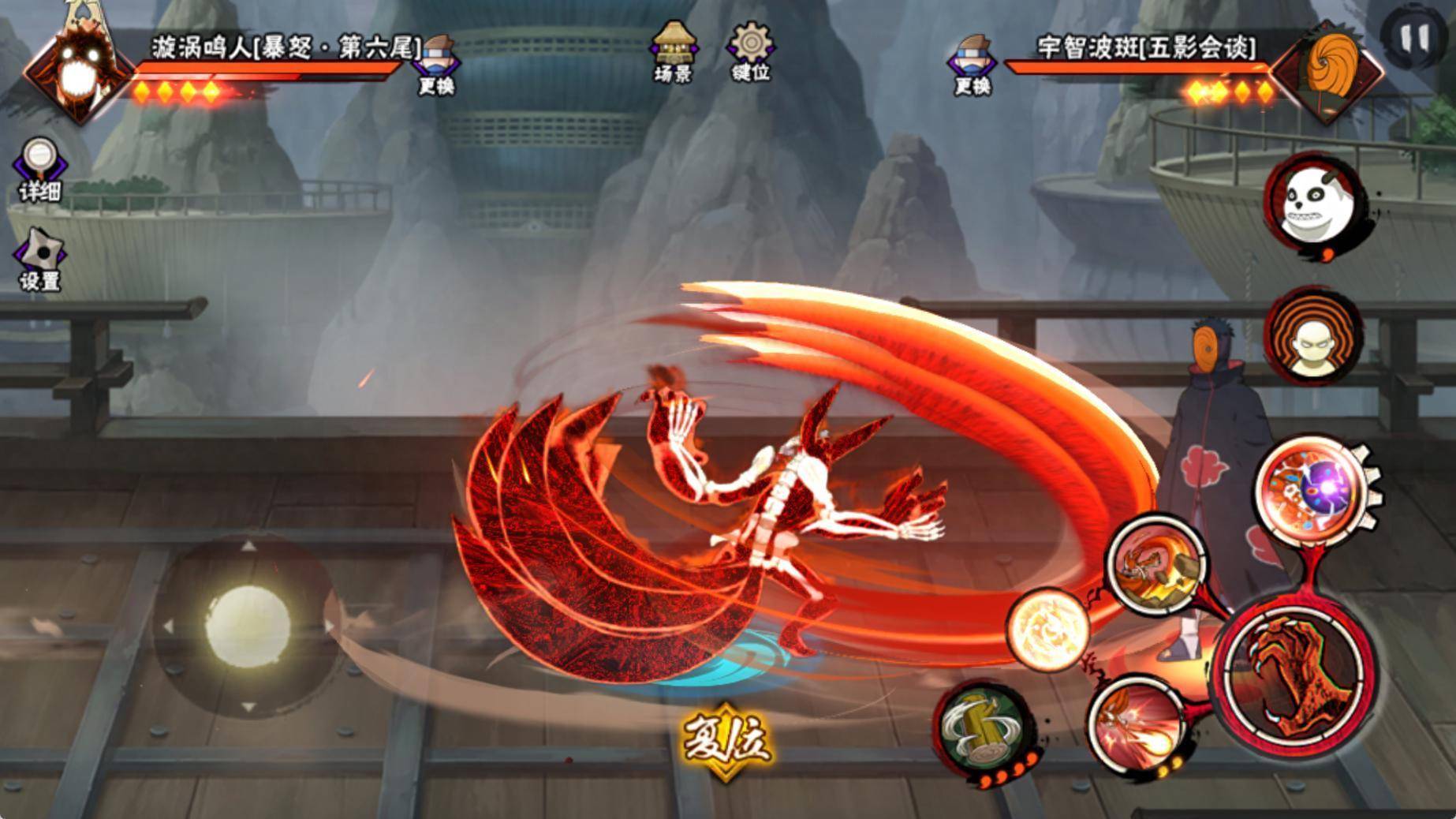The width and height of the screenshot is (1456, 819).
Task: Swap the right opponent via 更换
Action: point(973,65)
